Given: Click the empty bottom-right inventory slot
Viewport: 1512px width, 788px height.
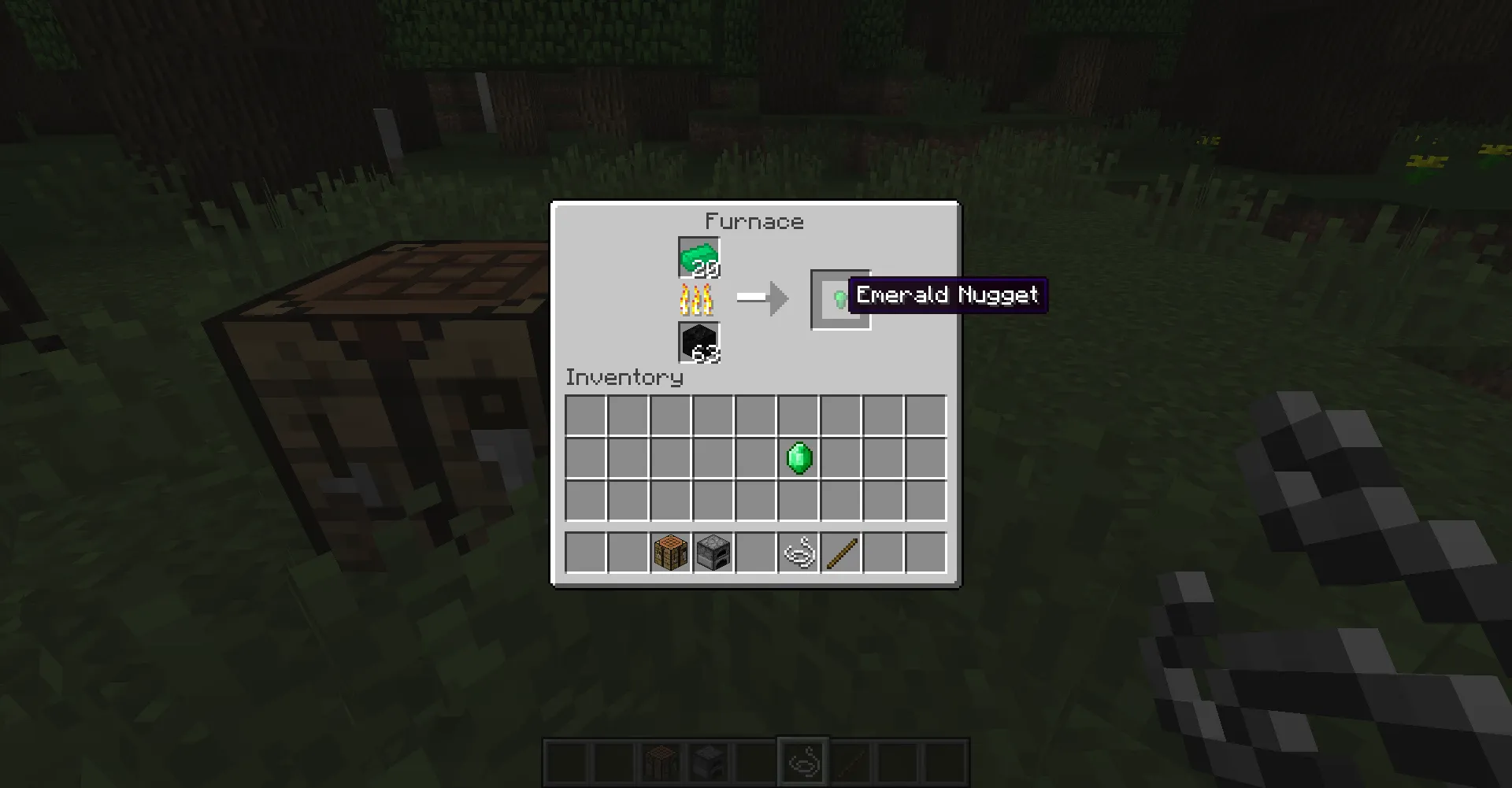Looking at the screenshot, I should [x=926, y=499].
